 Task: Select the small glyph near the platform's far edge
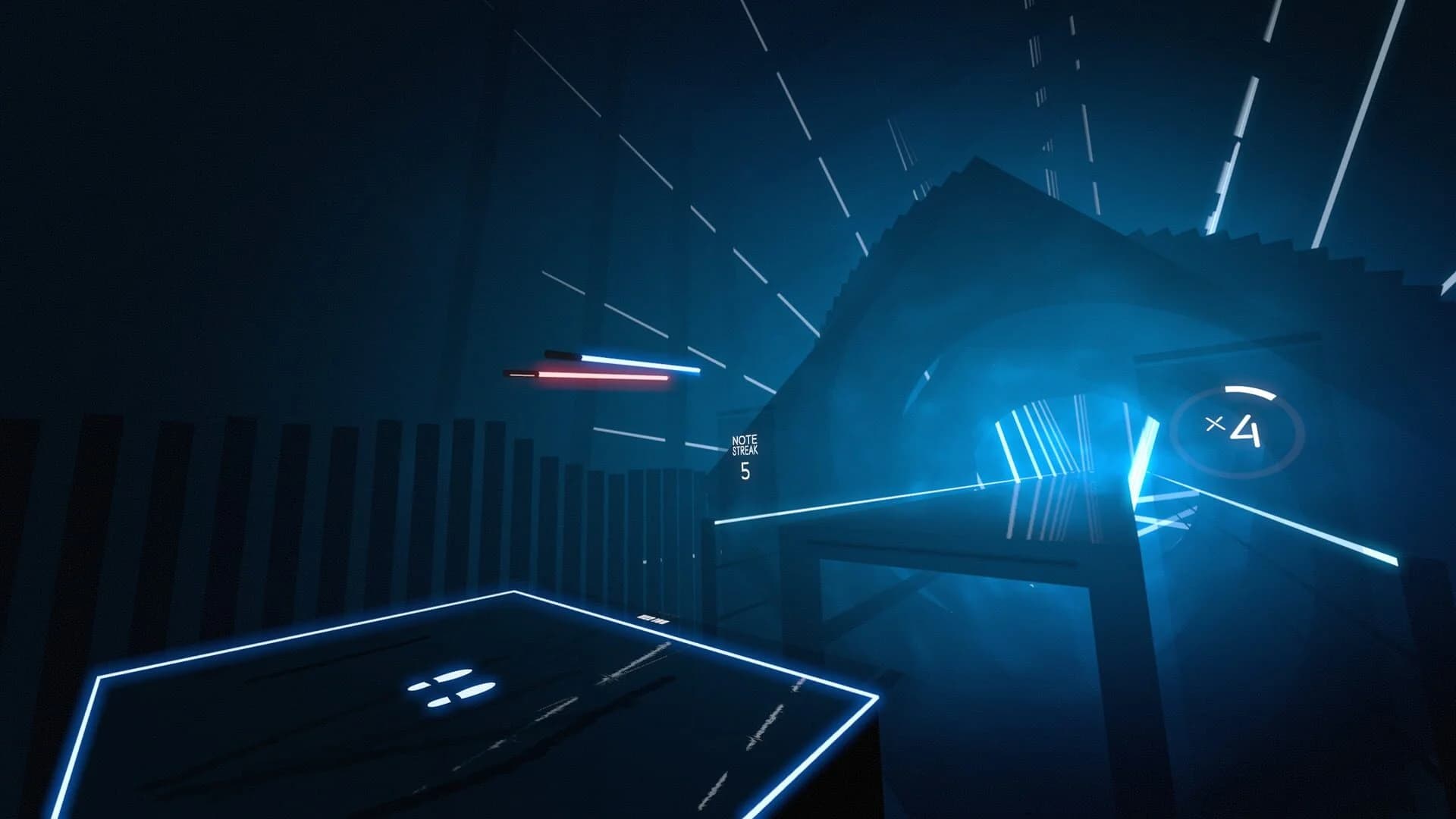654,620
